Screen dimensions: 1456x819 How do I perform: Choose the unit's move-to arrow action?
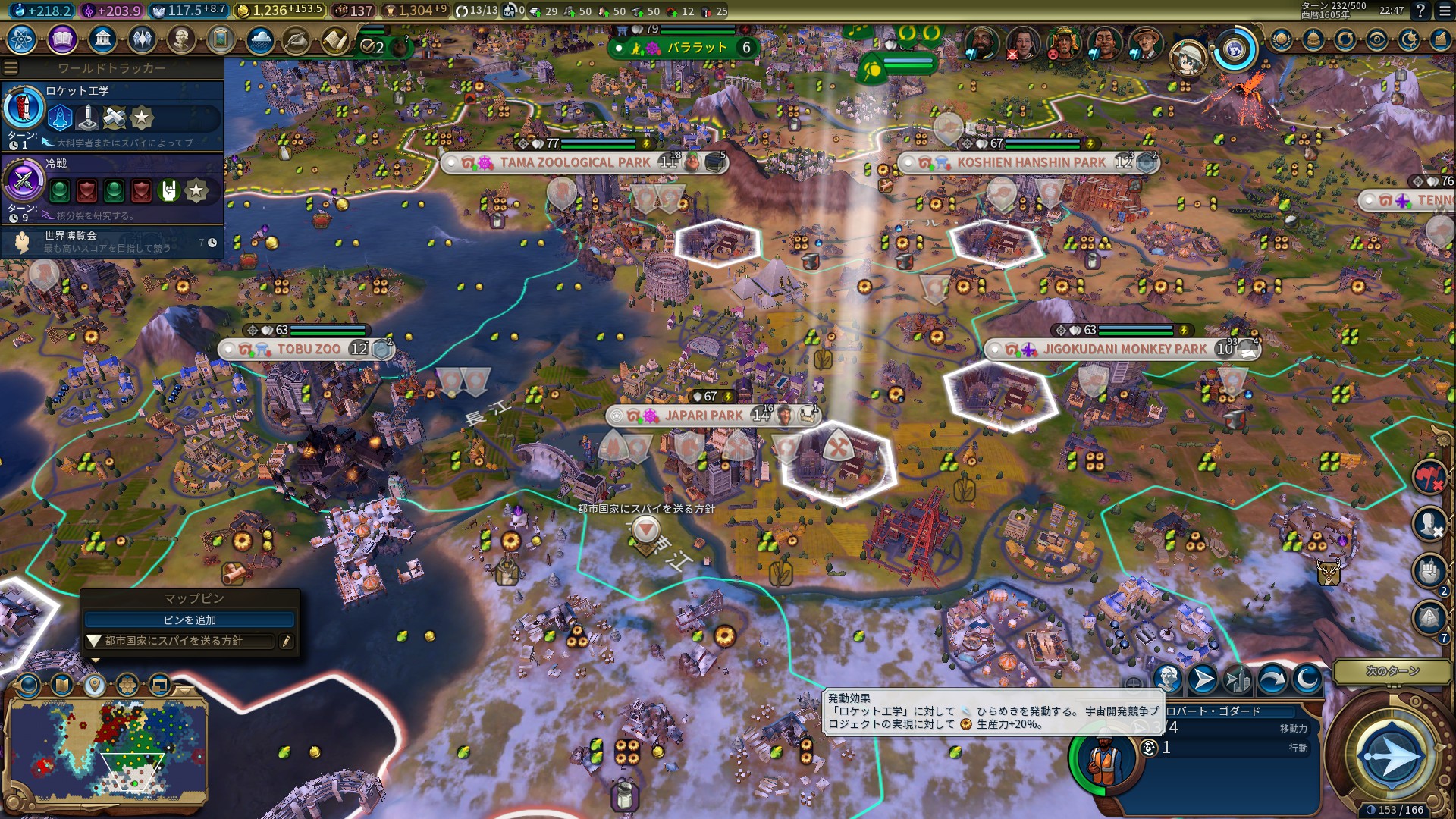click(1202, 679)
